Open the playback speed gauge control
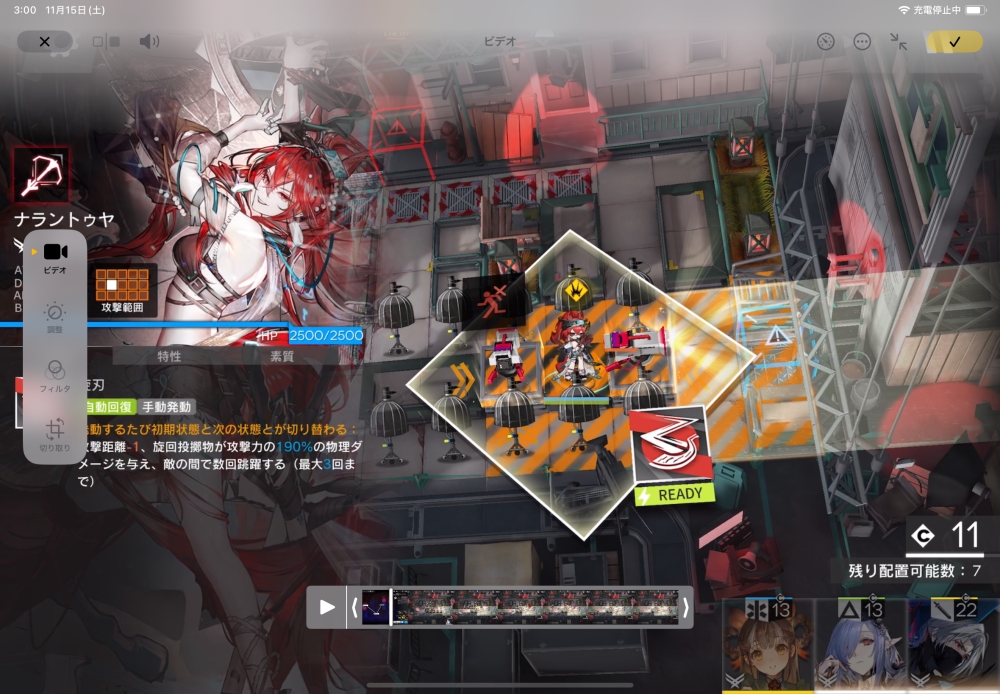 [x=825, y=41]
